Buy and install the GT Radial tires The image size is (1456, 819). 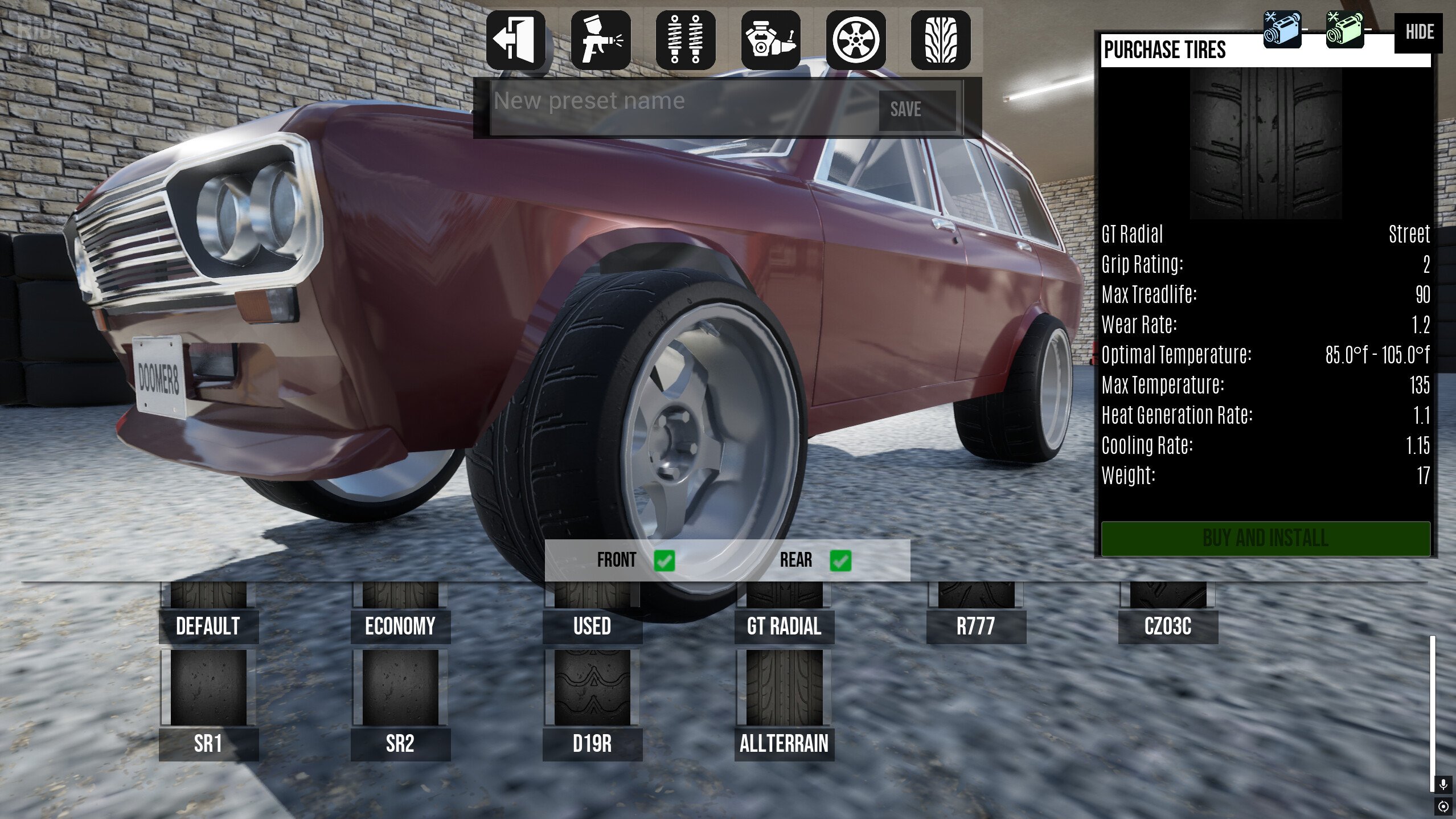tap(1265, 538)
